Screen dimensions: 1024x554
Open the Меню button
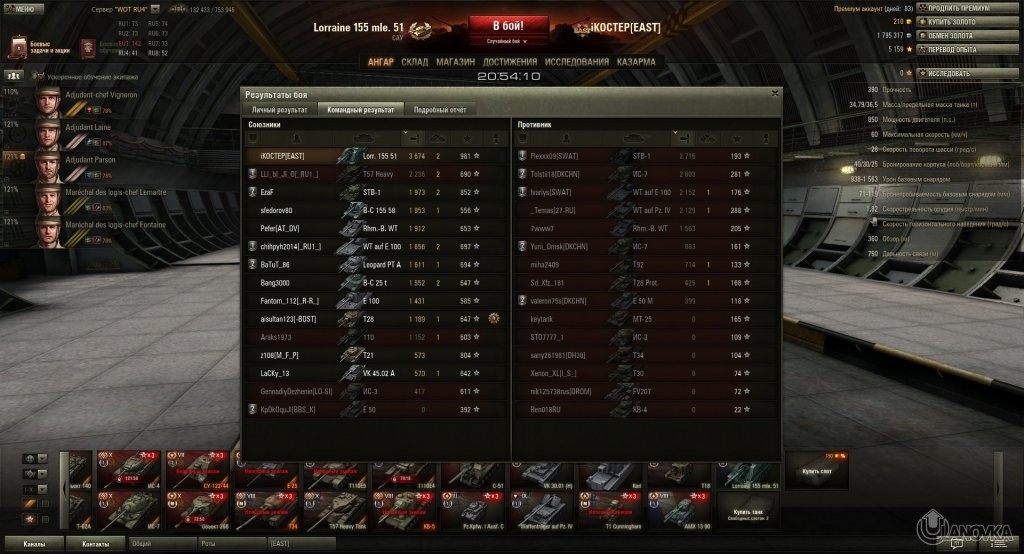point(23,8)
